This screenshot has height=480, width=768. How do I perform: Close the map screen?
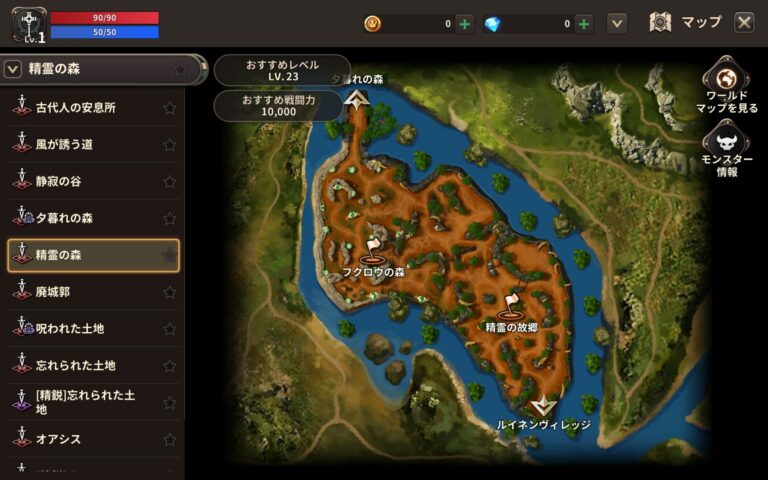click(x=744, y=22)
